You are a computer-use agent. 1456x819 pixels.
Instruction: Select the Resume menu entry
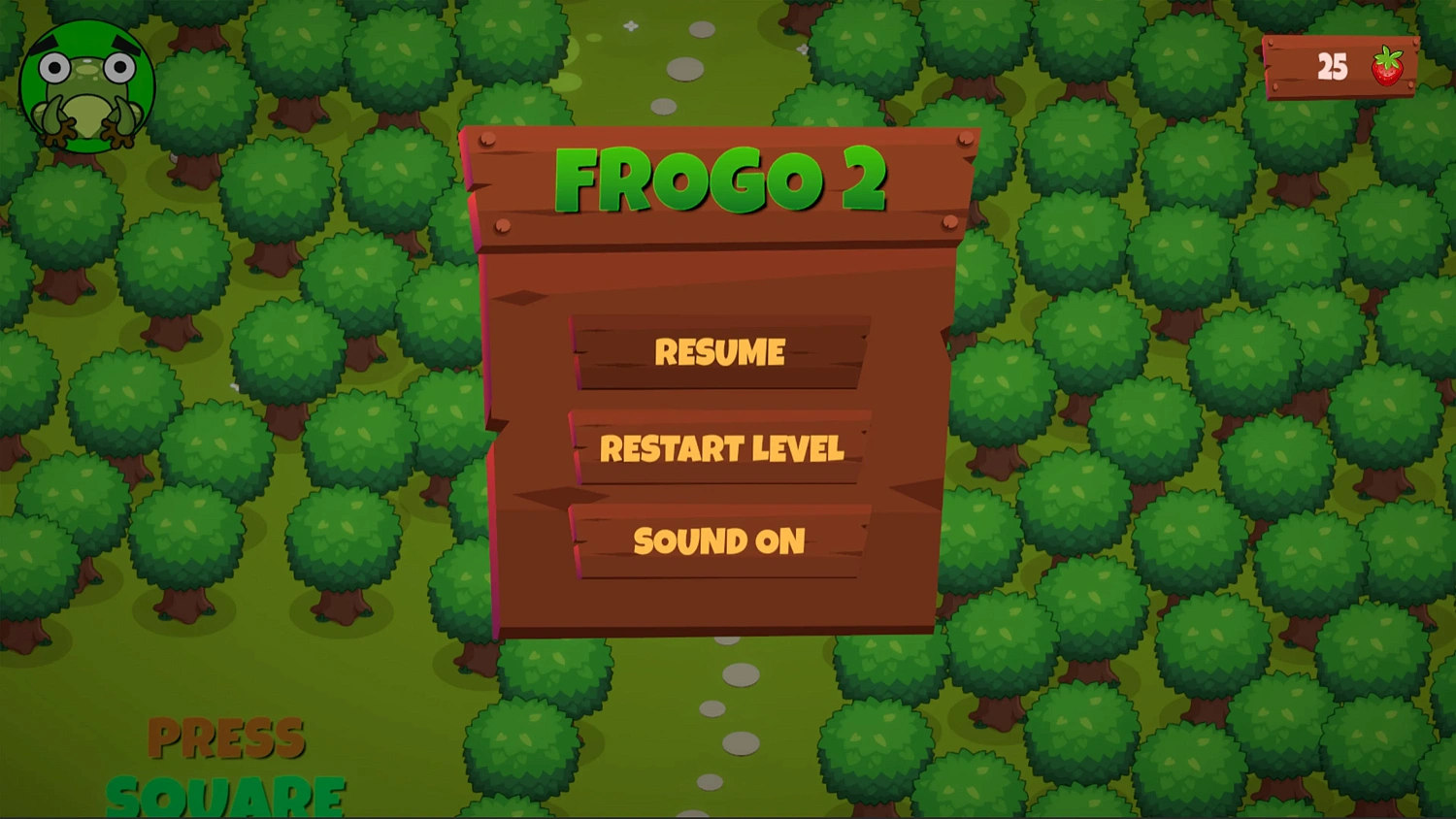click(720, 352)
